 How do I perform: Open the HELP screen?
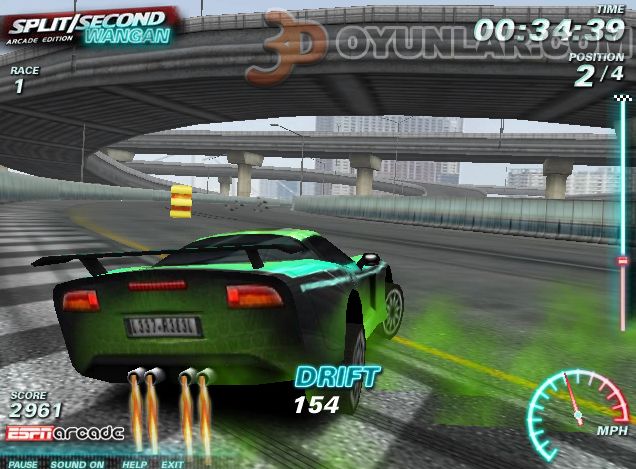pyautogui.click(x=134, y=464)
